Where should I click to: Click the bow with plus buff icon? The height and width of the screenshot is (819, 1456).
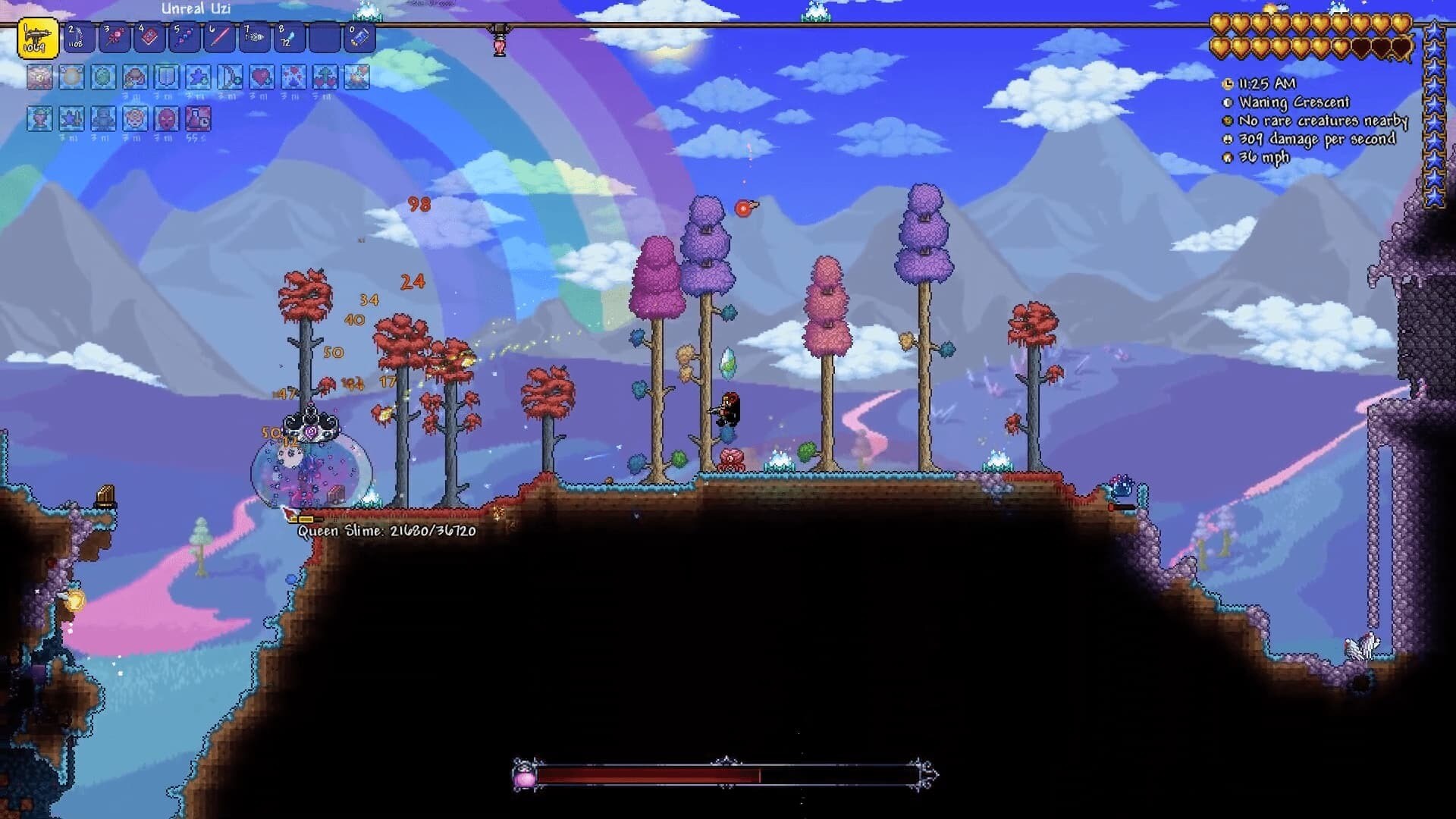[230, 77]
